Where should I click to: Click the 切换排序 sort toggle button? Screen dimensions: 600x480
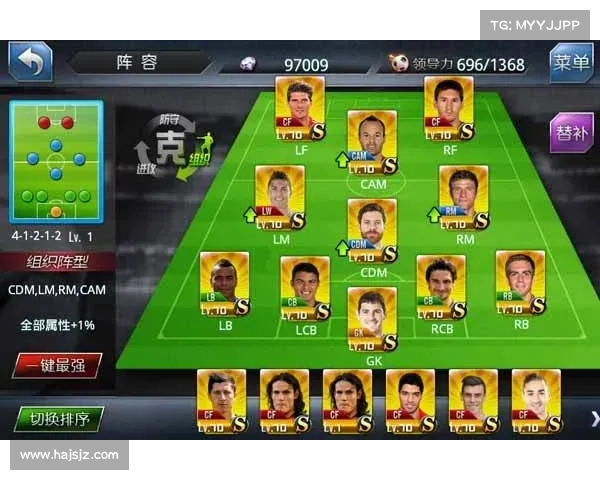point(59,418)
